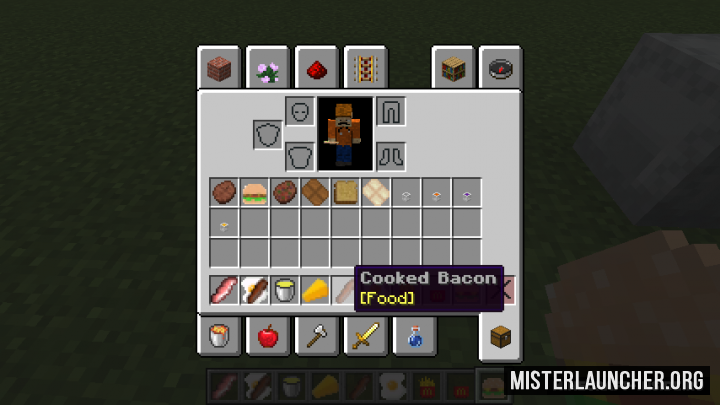Click the empty boots armor slot
Viewport: 720px width, 405px height.
click(x=391, y=156)
